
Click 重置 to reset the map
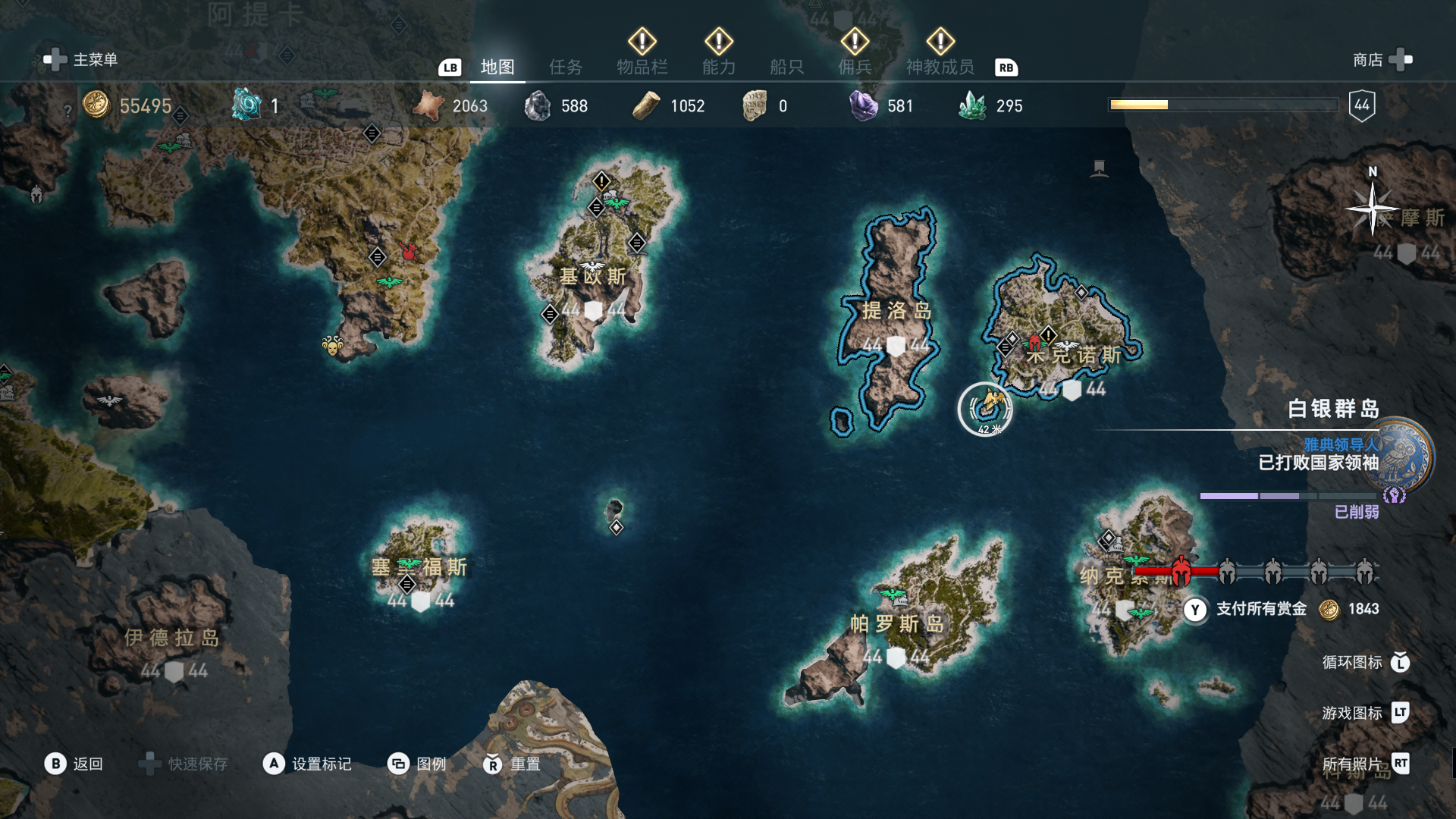512,764
